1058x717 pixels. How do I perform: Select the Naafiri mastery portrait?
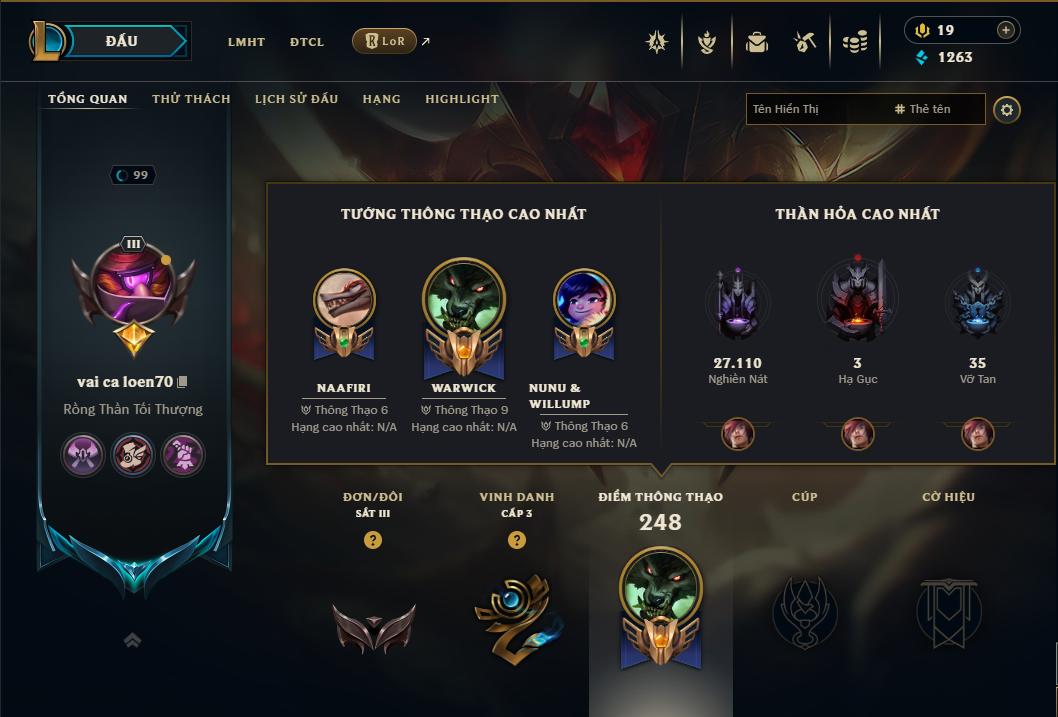[x=344, y=298]
